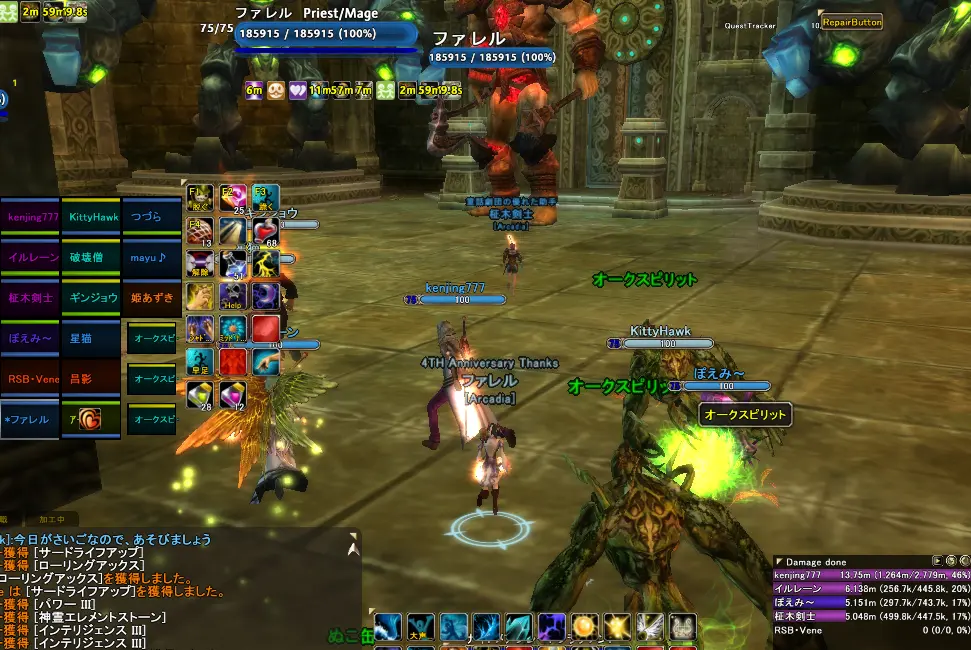Click the RepairButton at top right
Viewport: 971px width, 650px height.
click(851, 22)
